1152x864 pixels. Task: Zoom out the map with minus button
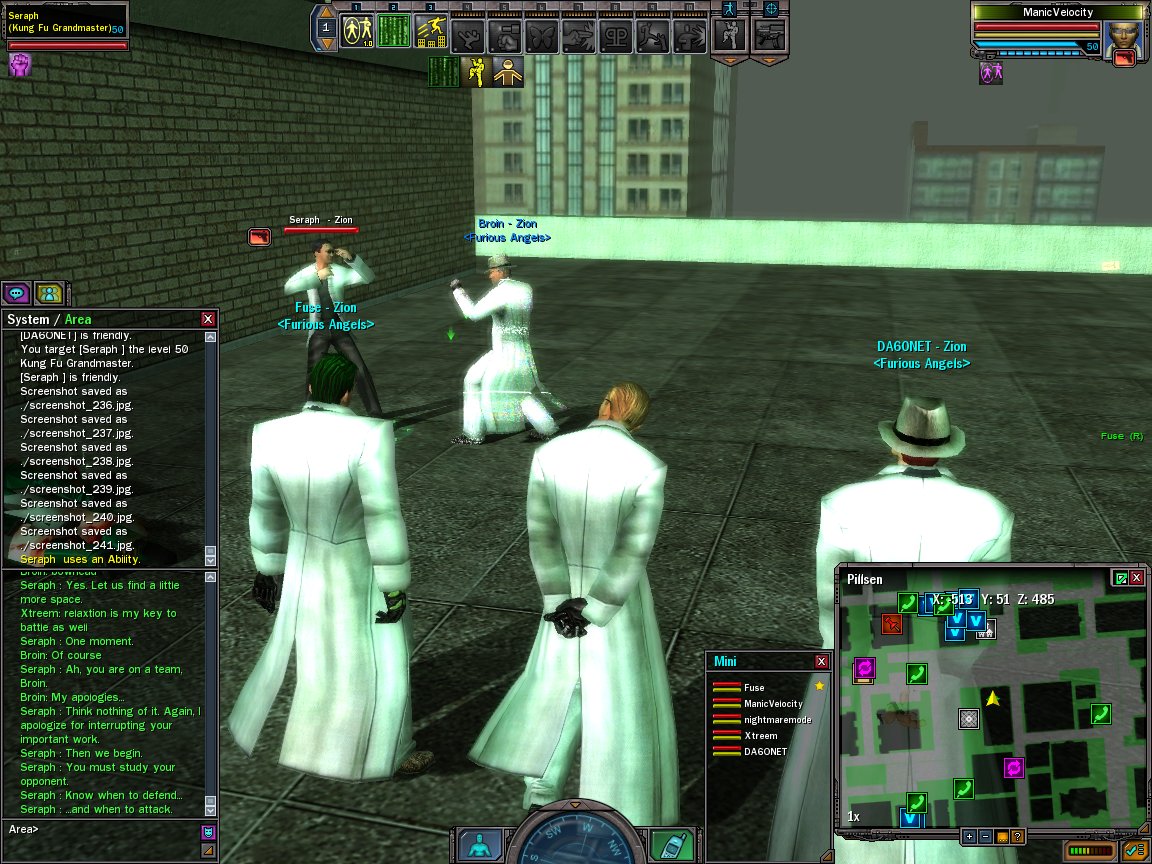coord(985,836)
